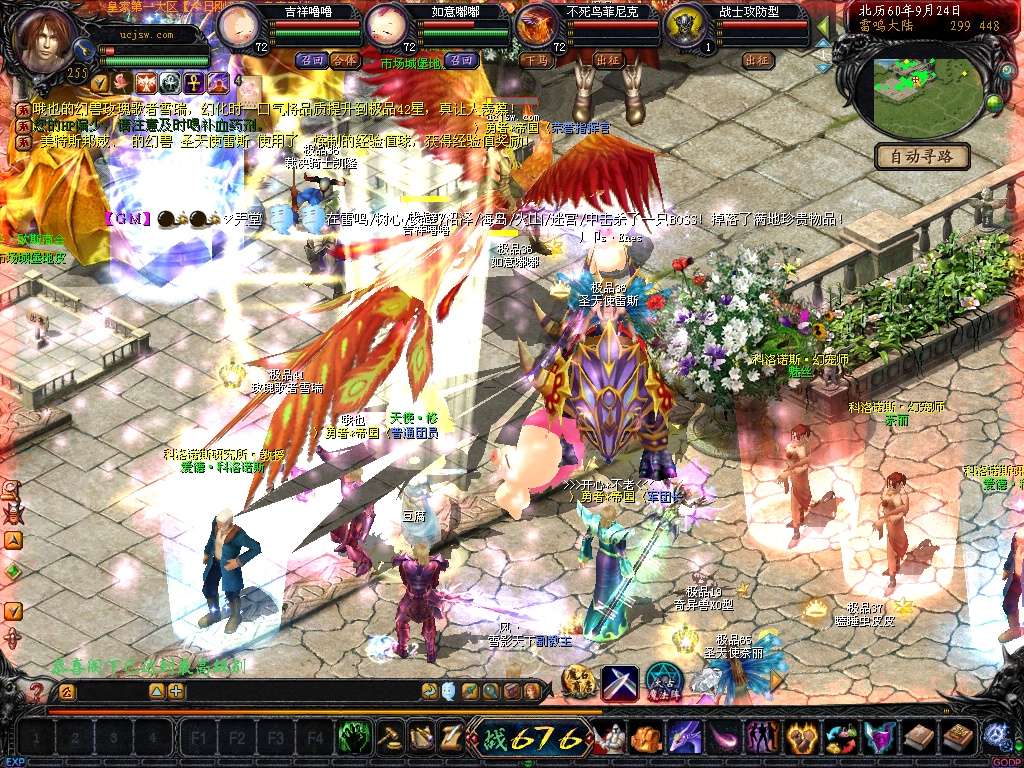Activate the crossed swords skill above the hotbar
The width and height of the screenshot is (1024, 768).
tap(619, 683)
